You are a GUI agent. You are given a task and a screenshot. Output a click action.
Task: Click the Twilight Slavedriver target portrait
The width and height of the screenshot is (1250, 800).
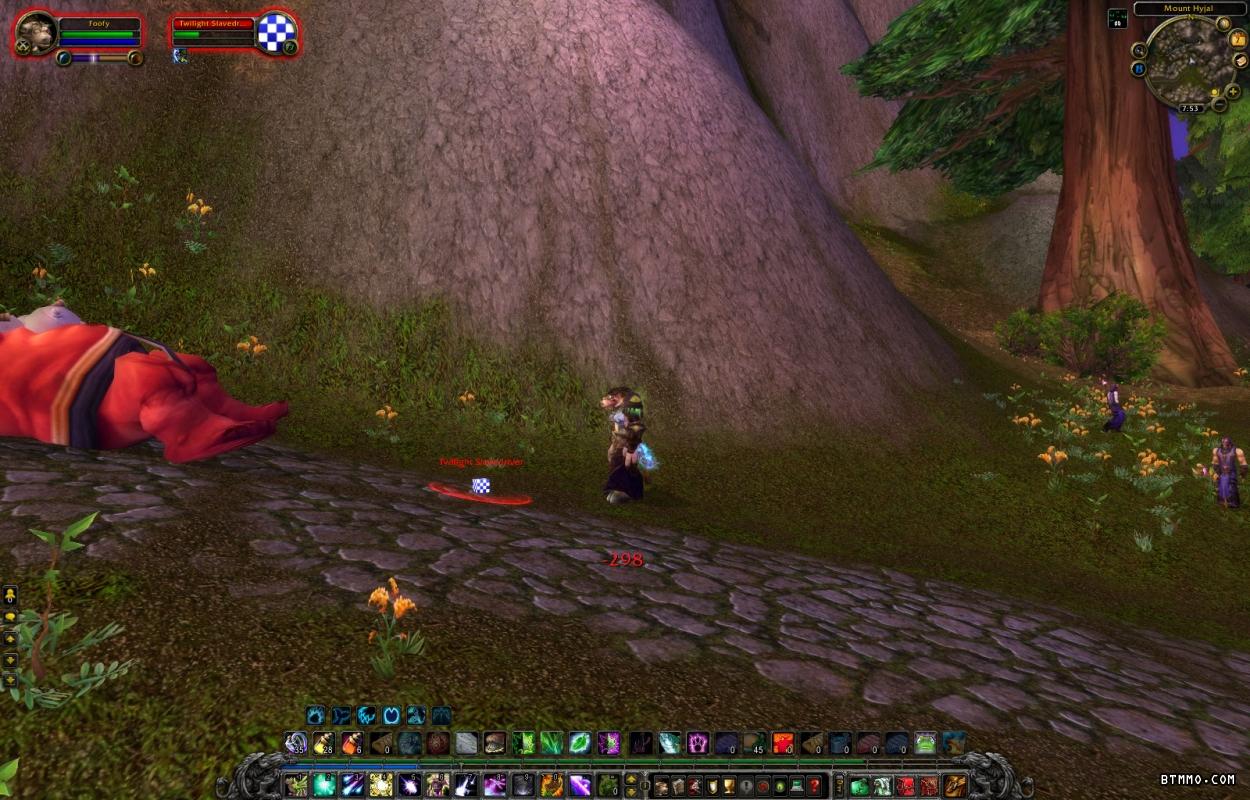pyautogui.click(x=274, y=33)
